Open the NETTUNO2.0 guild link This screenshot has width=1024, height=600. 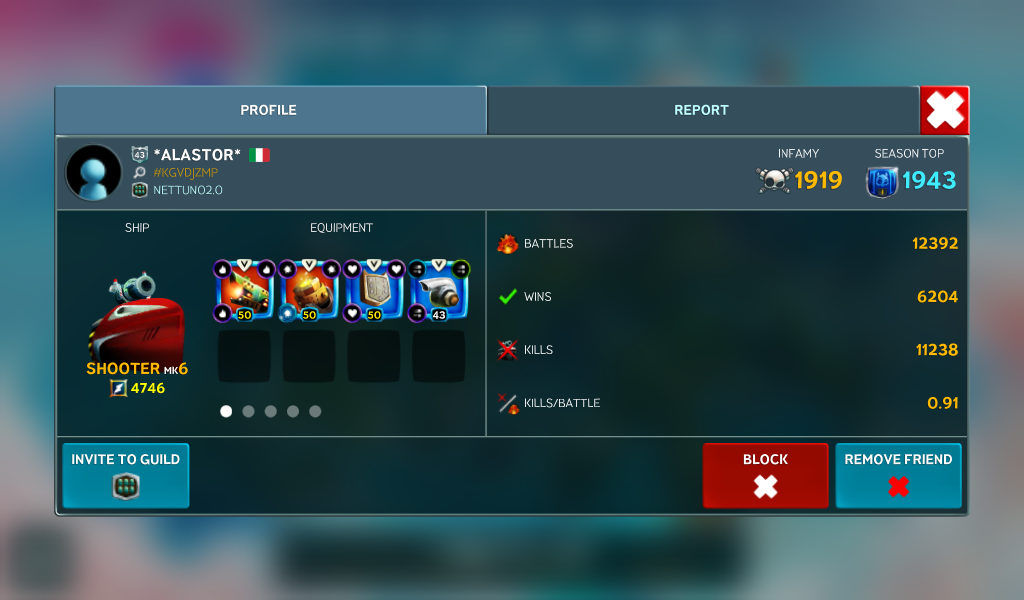[x=187, y=190]
